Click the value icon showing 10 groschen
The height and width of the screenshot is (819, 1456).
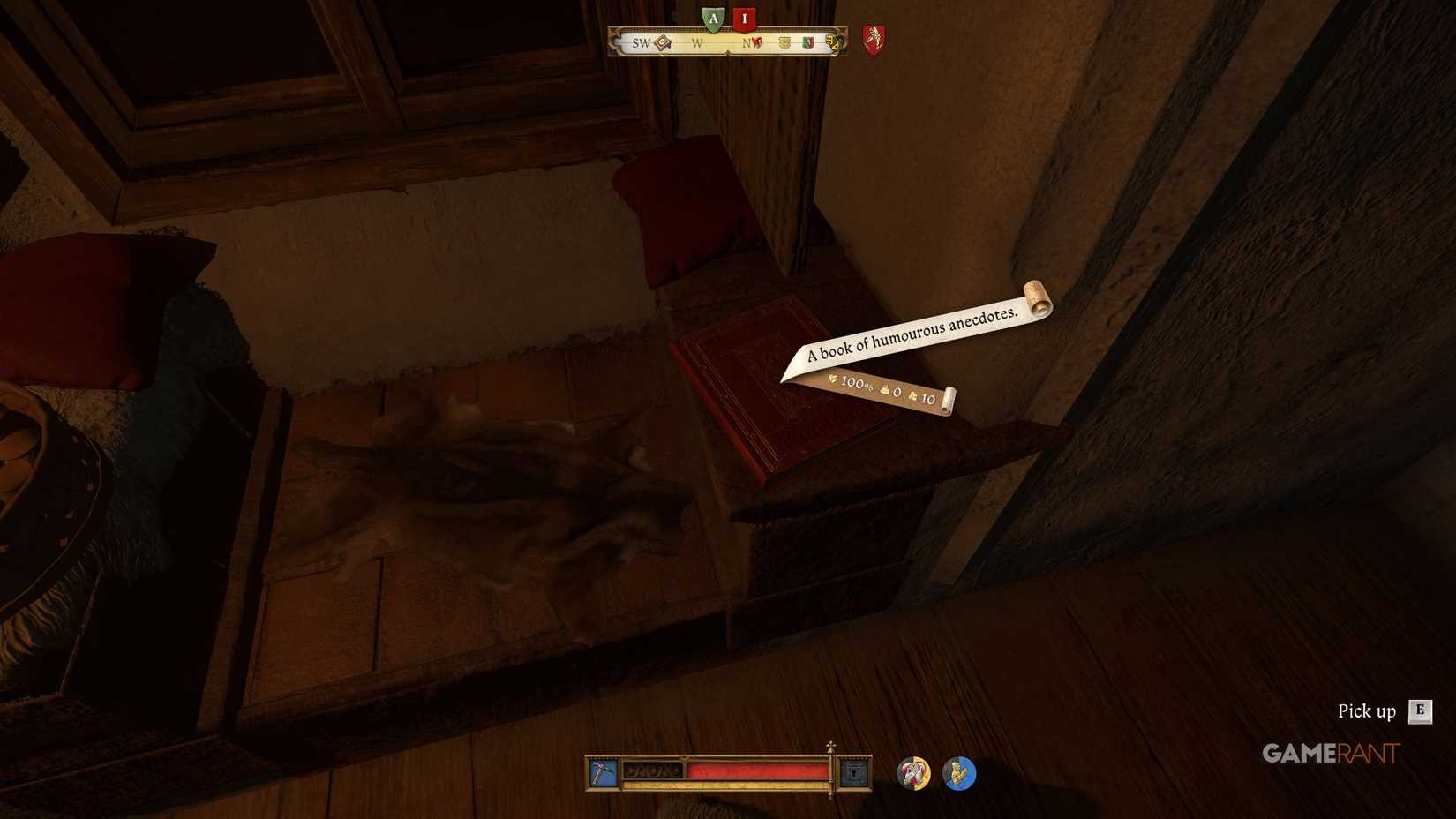(912, 396)
